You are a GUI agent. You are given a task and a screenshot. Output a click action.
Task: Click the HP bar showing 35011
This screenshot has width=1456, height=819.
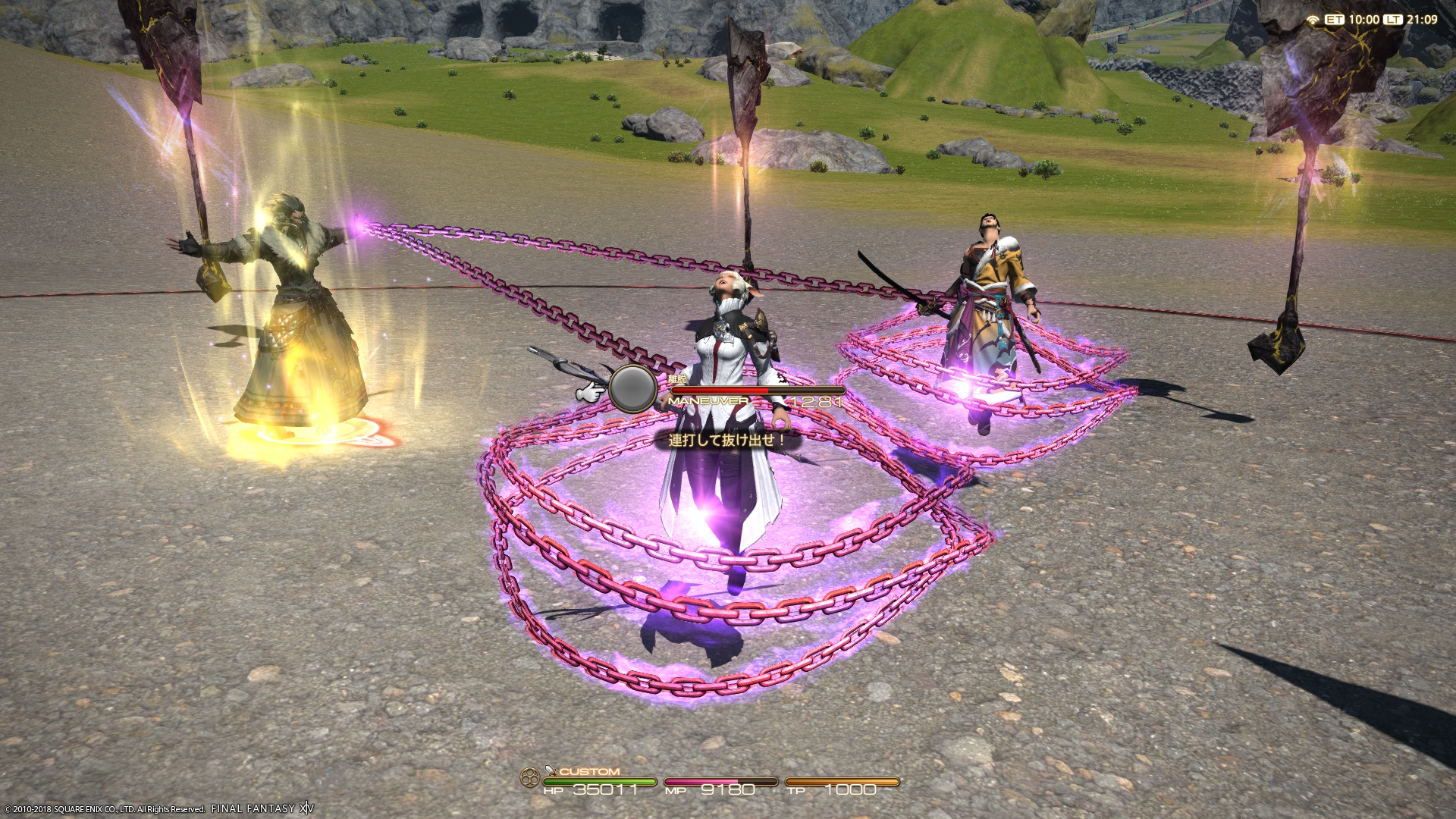pyautogui.click(x=599, y=781)
